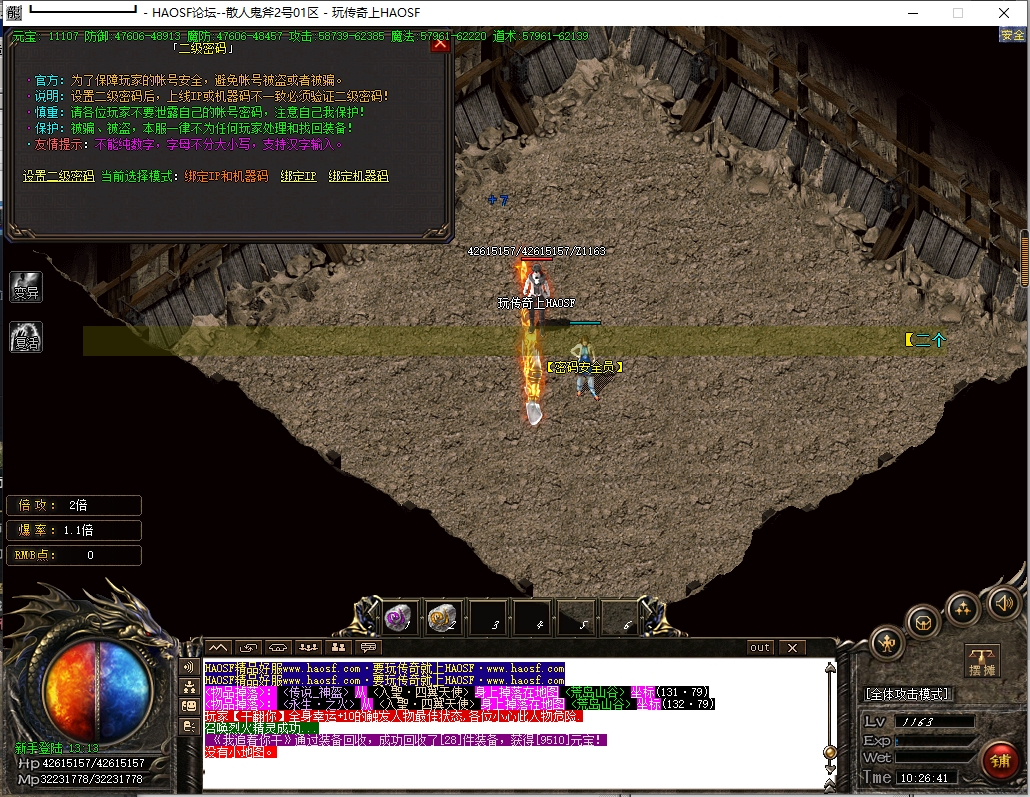Screen dimensions: 1030x797
Task: Open the red 铺 shop button
Action: tap(999, 760)
